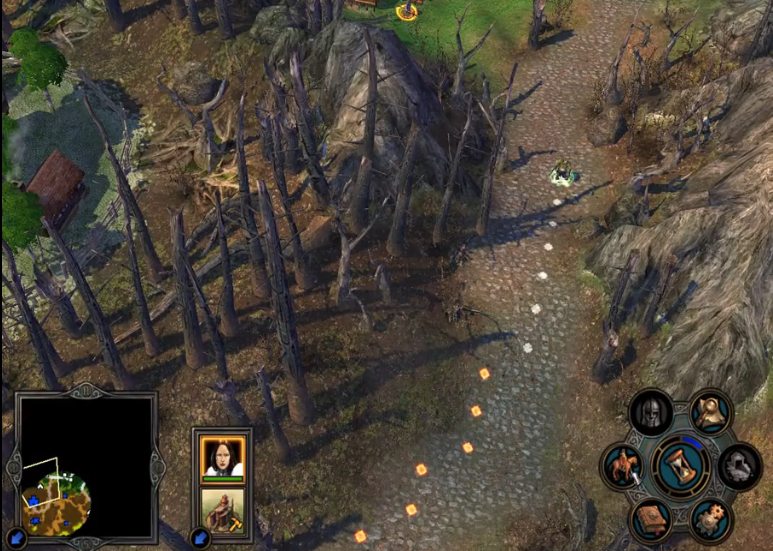Collapse the minimap with its blue arrow
773x551 pixels.
[x=14, y=538]
